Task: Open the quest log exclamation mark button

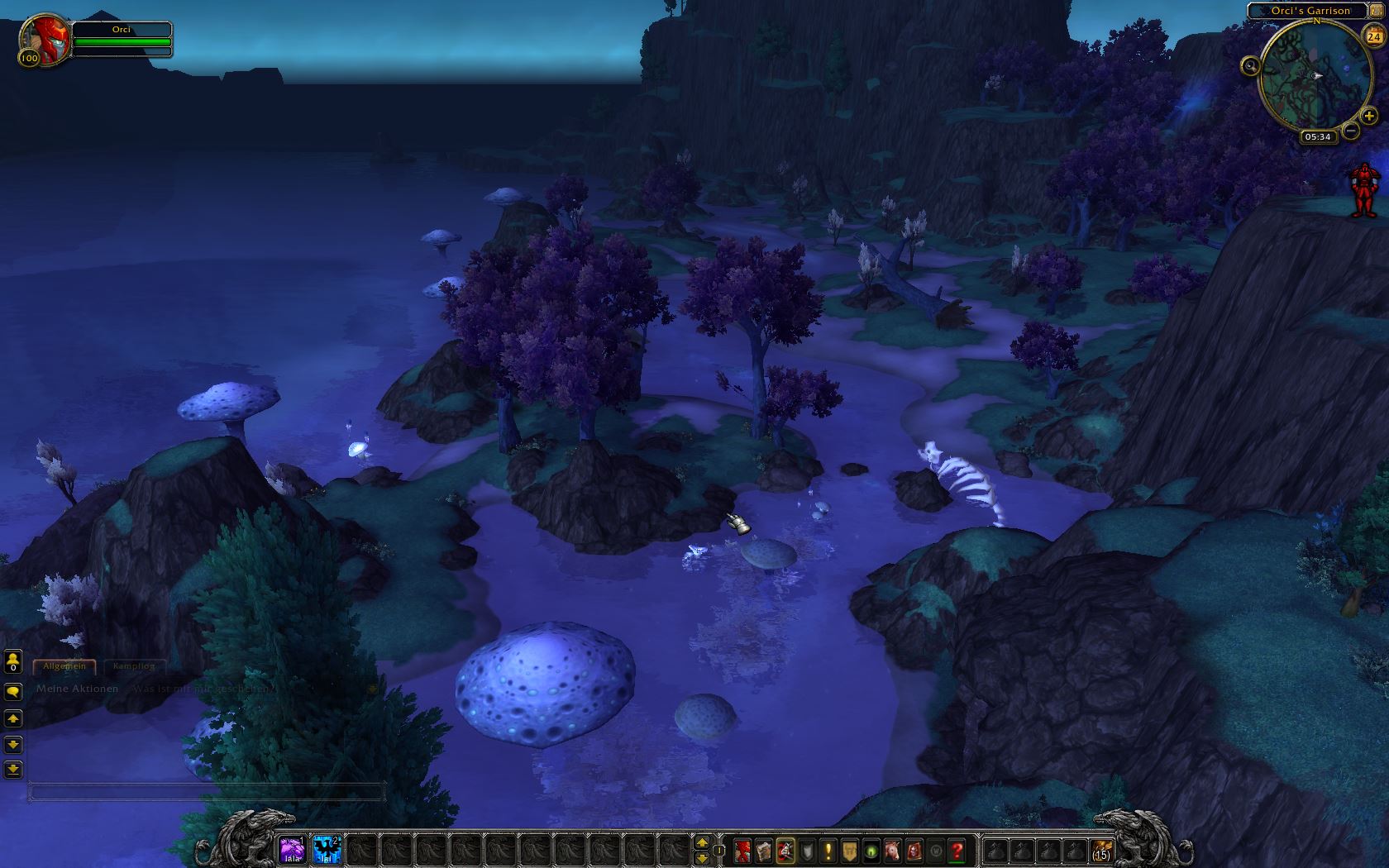Action: pyautogui.click(x=828, y=850)
